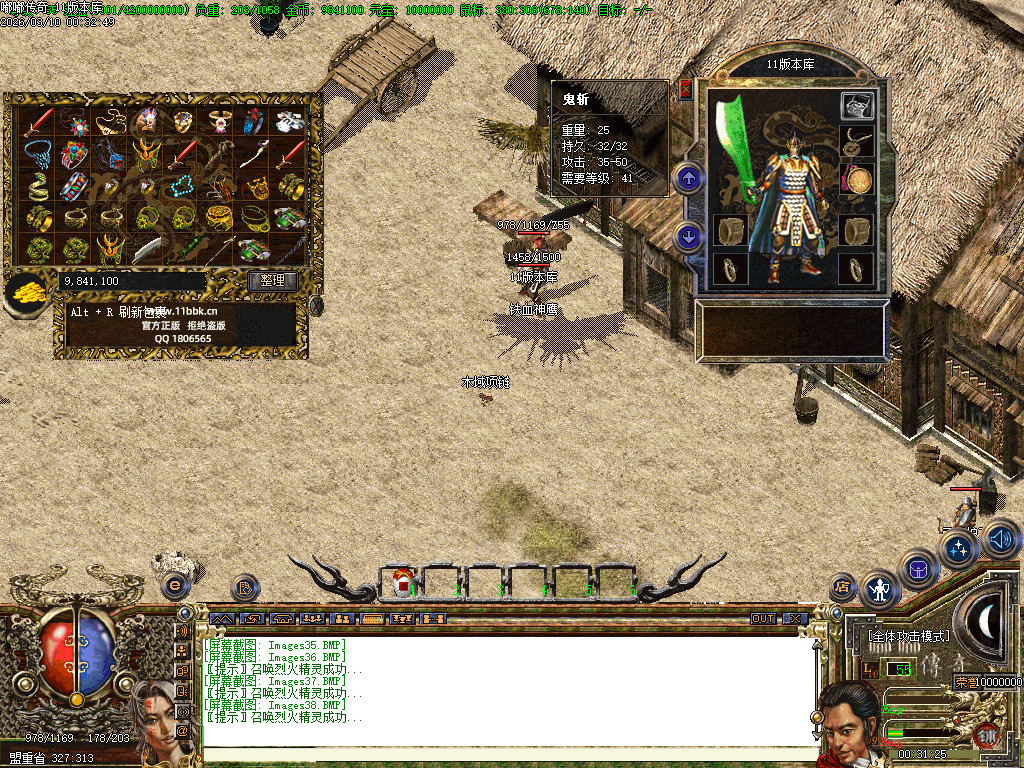1024x768 pixels.
Task: Click the 整理 sort button in the bag
Action: [x=272, y=281]
